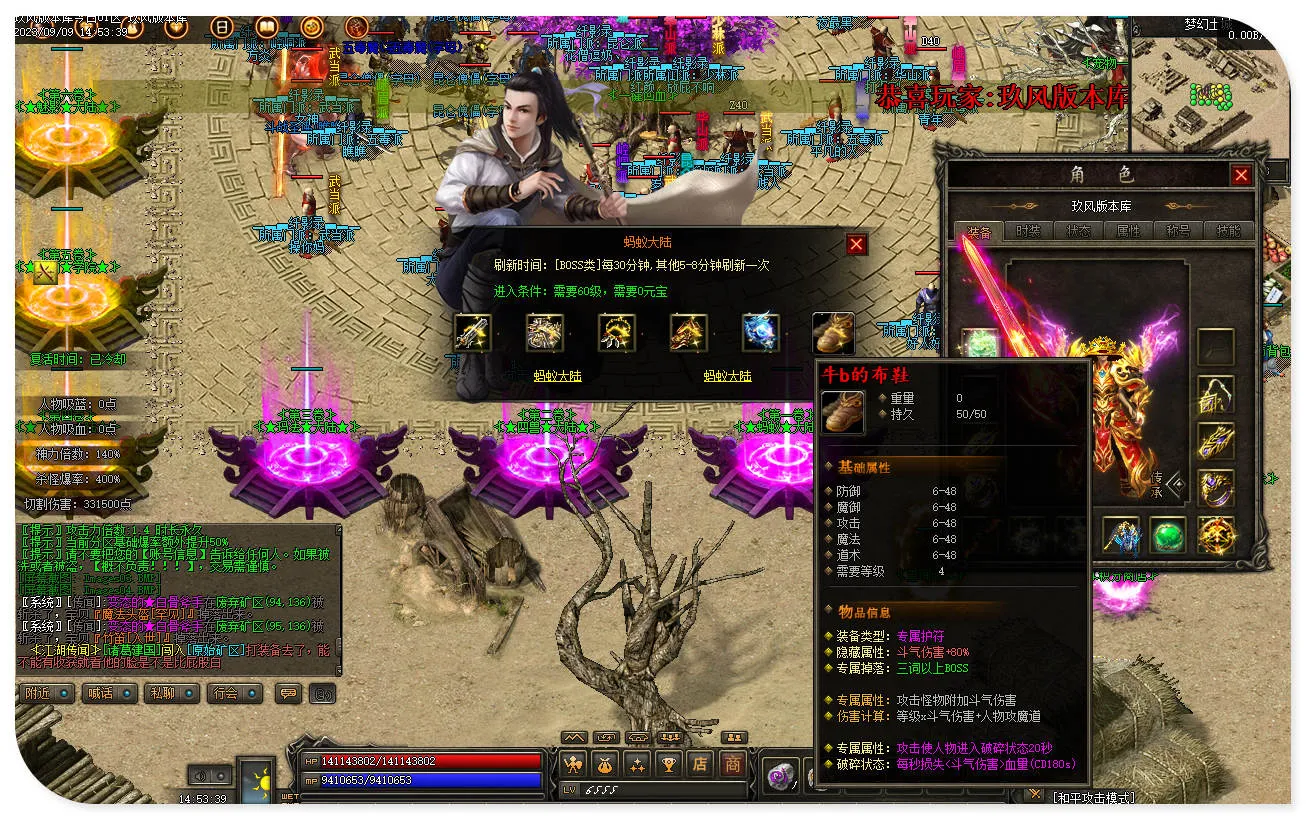The image size is (1306, 819).
Task: Click the left 蚂蚁大陆 entry link
Action: tap(557, 376)
